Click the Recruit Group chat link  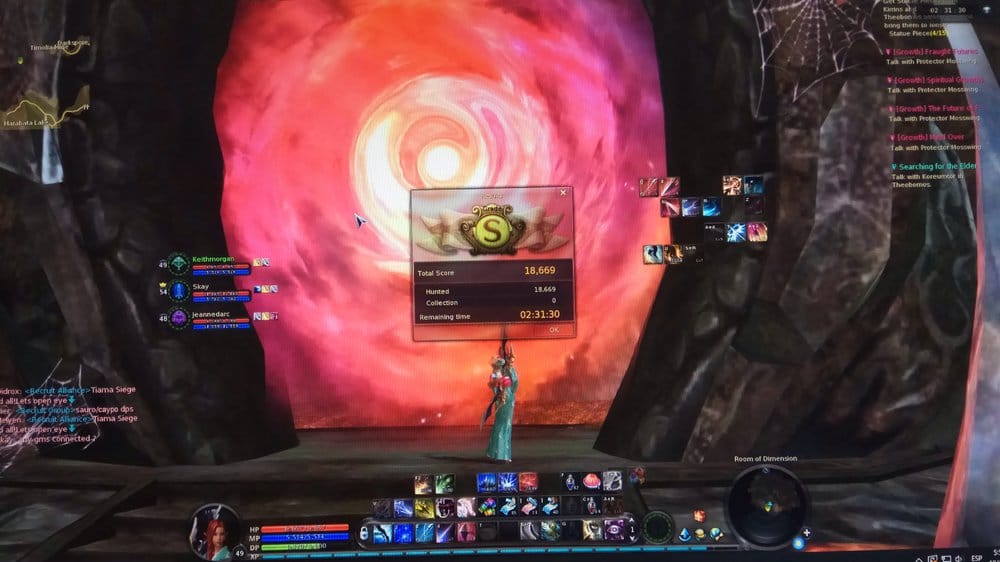[x=47, y=409]
